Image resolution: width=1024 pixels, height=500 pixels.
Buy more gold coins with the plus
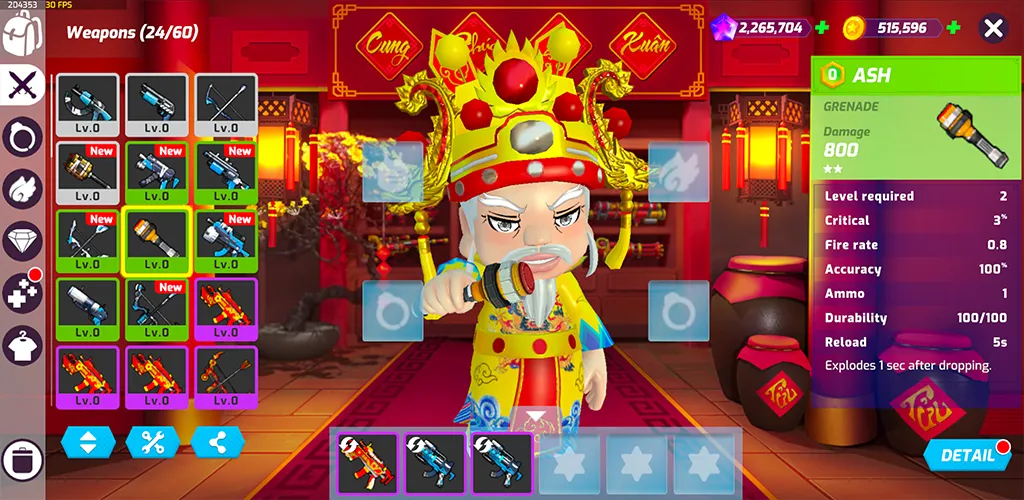(x=954, y=28)
